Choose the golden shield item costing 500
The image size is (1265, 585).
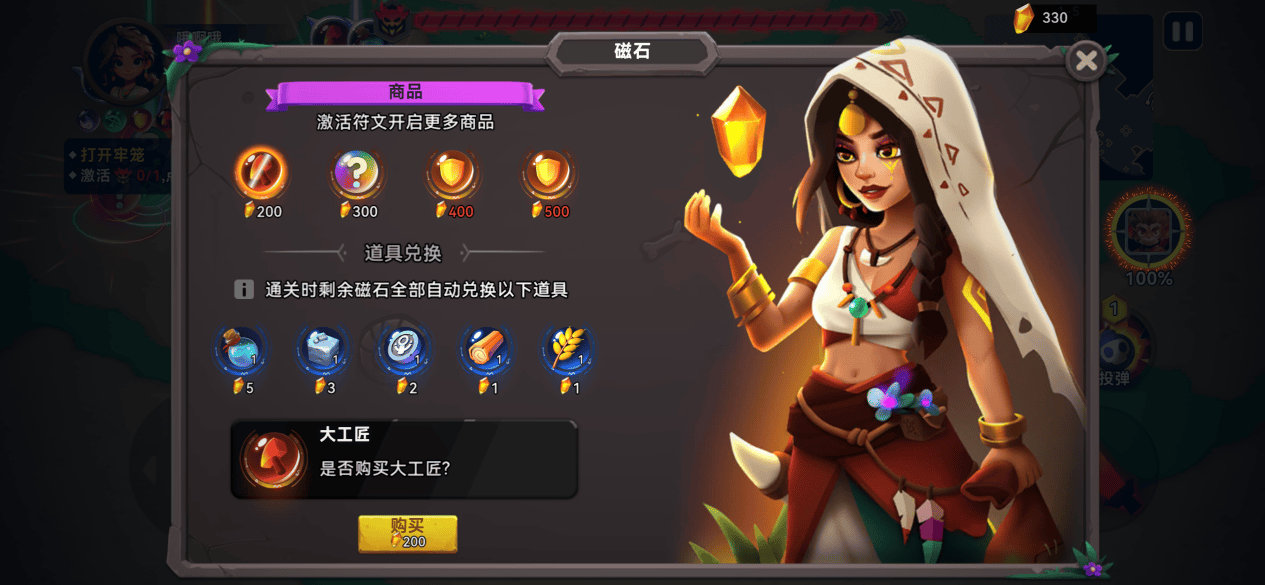click(x=549, y=174)
